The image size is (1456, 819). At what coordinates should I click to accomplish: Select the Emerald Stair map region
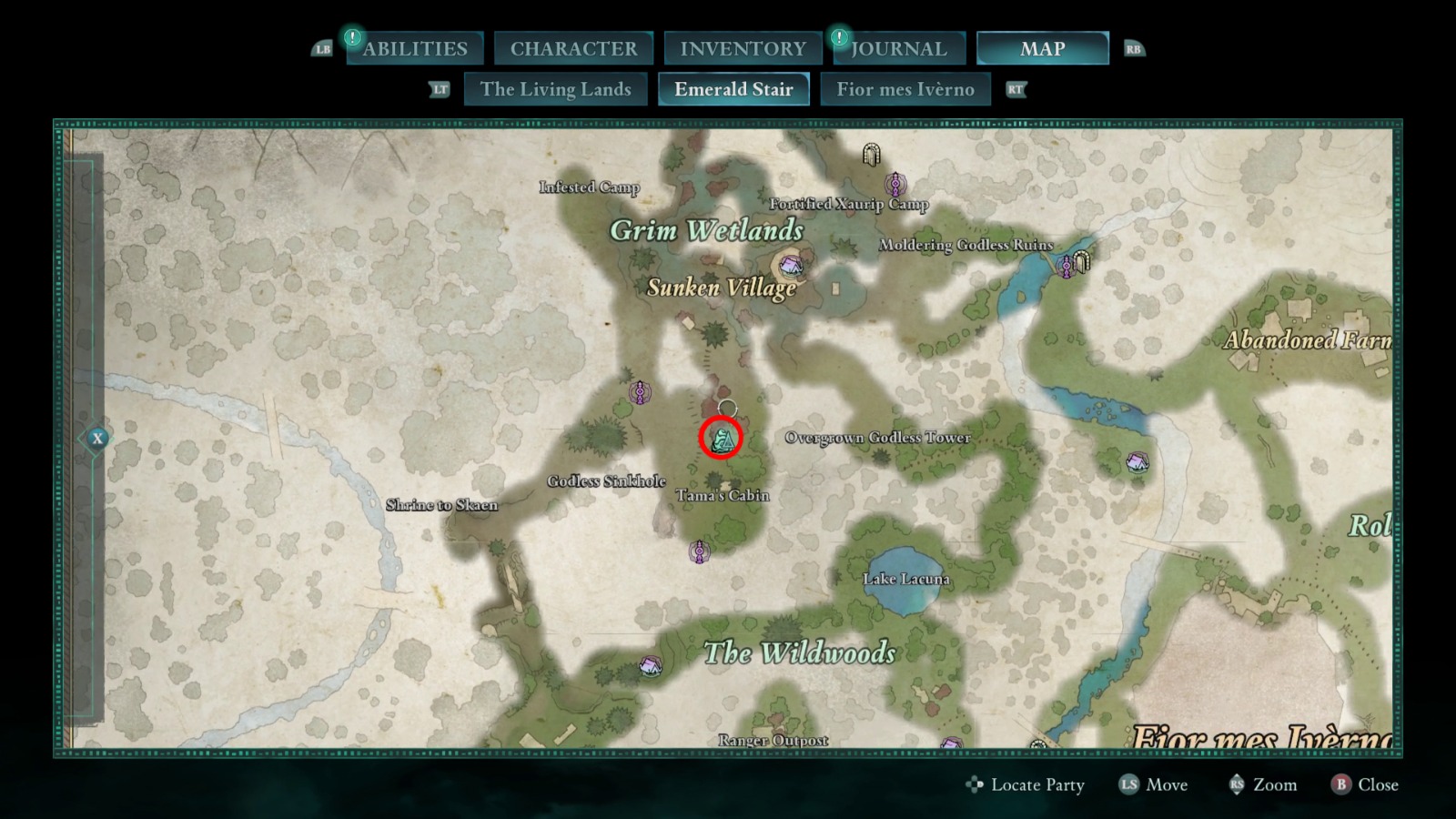(733, 89)
